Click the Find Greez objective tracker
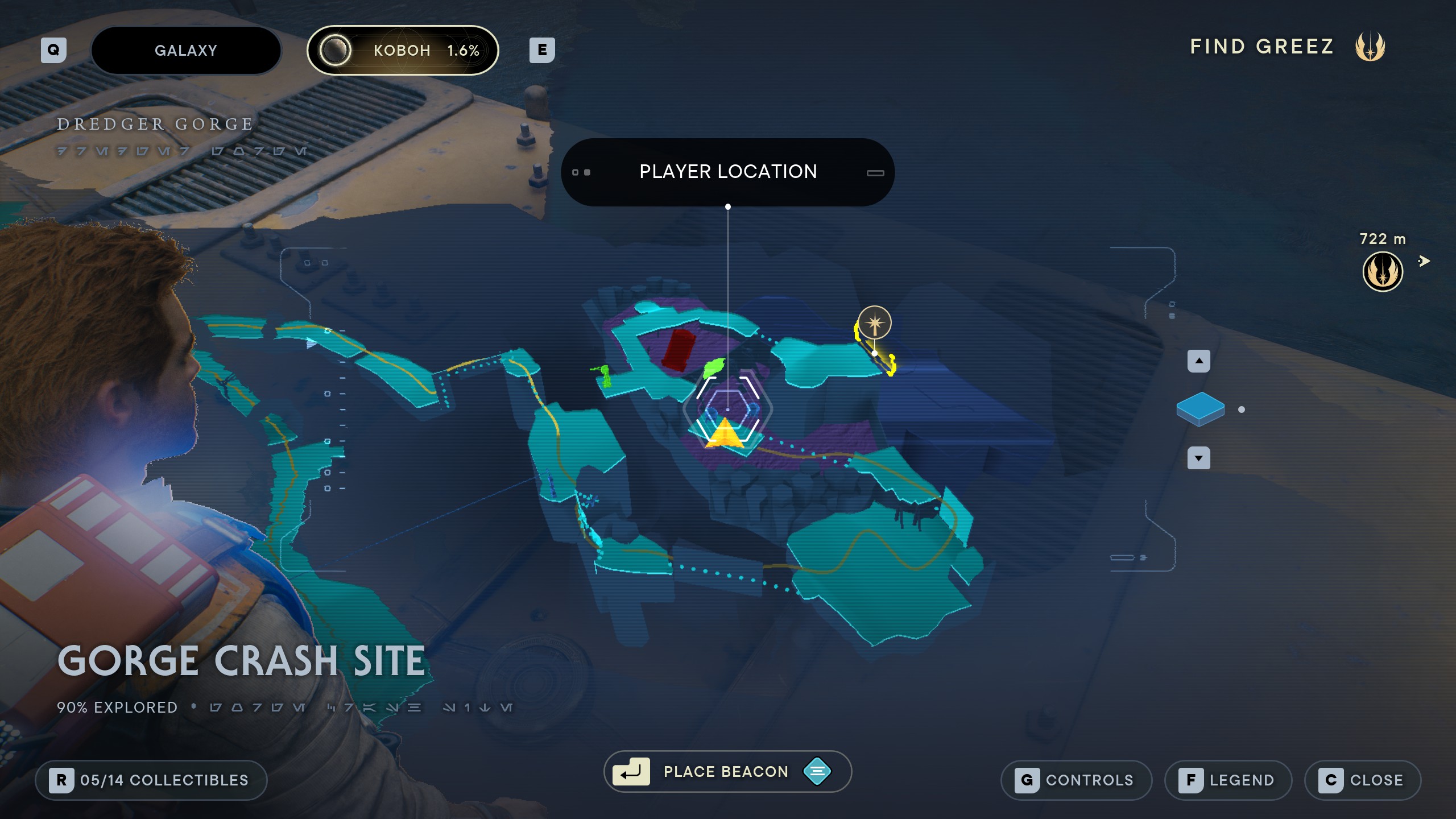Screen dimensions: 1456x819 tap(1287, 47)
